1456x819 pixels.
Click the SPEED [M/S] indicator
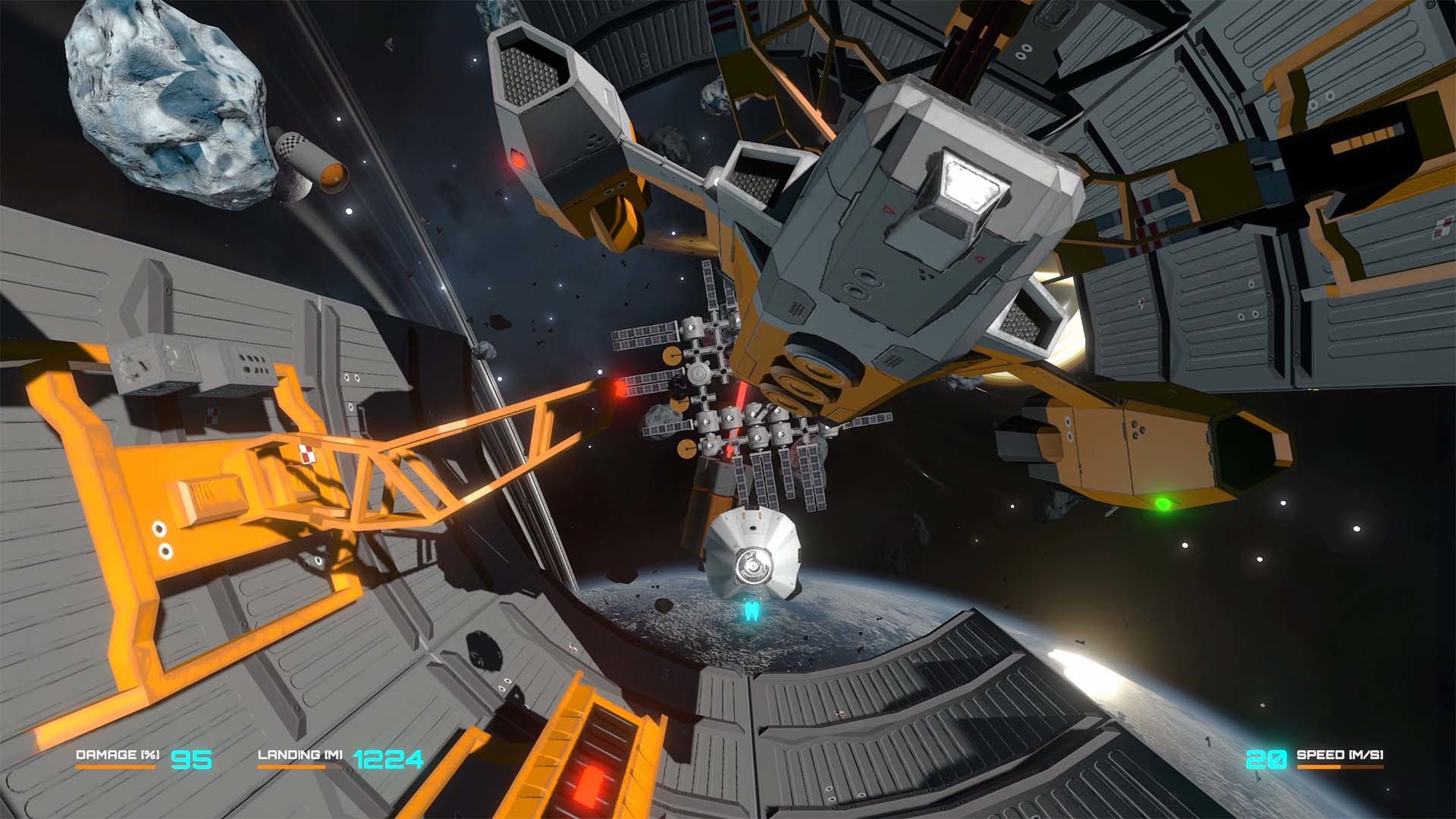point(1341,755)
